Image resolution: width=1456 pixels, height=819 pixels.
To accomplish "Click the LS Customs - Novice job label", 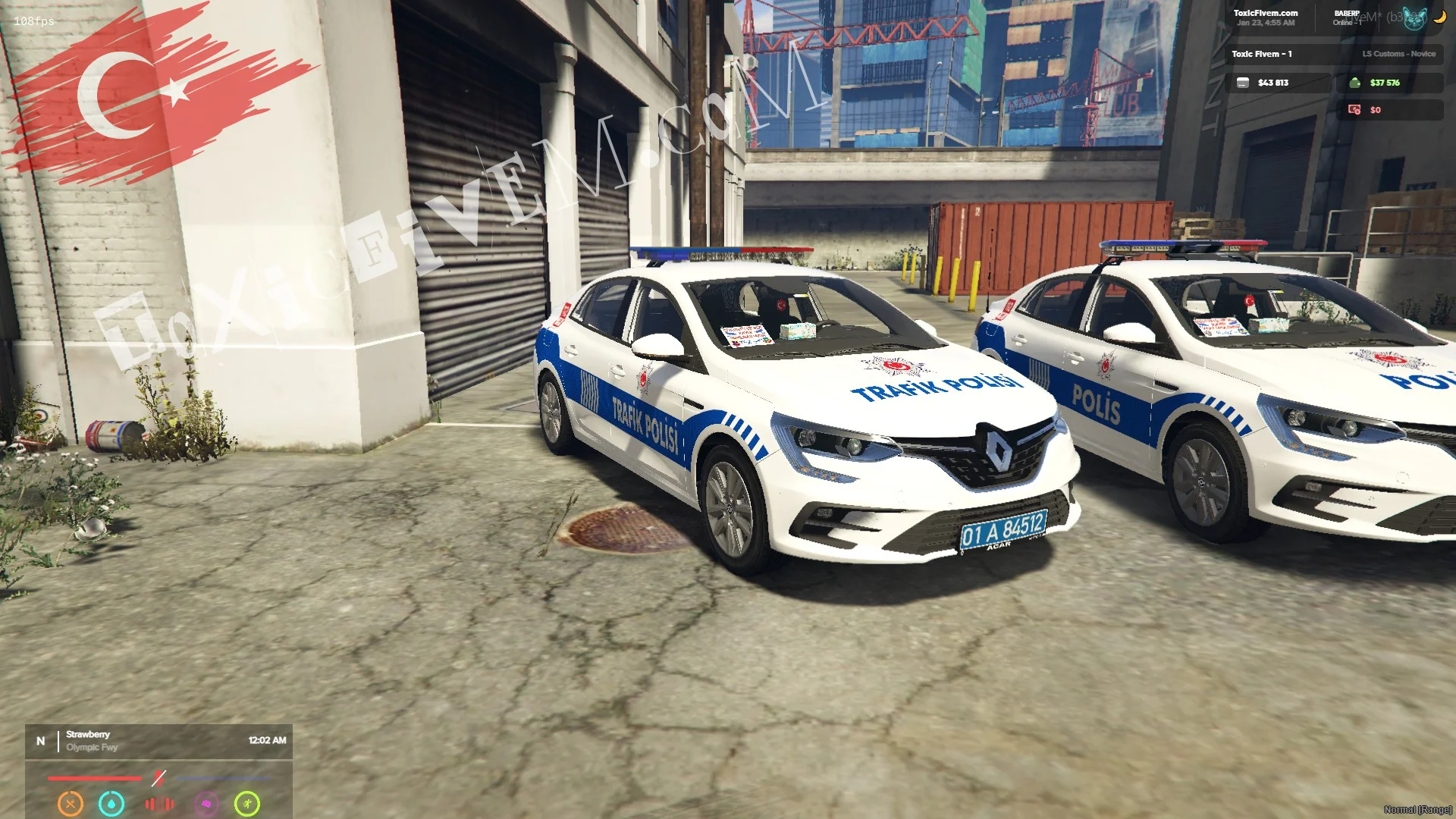I will (1398, 54).
